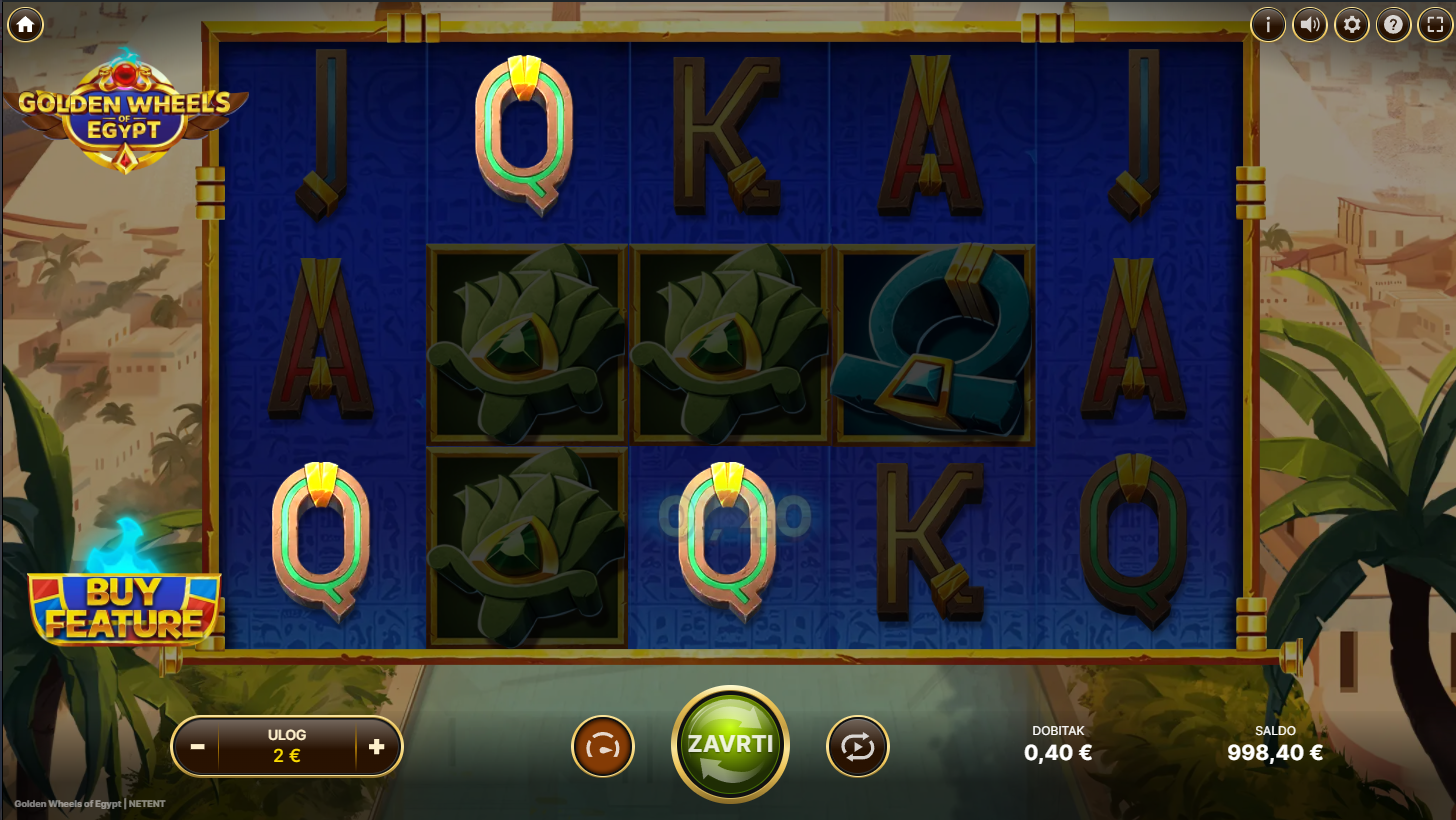Viewport: 1456px width, 820px height.
Task: Decrease the bet with the minus button
Action: pos(198,746)
